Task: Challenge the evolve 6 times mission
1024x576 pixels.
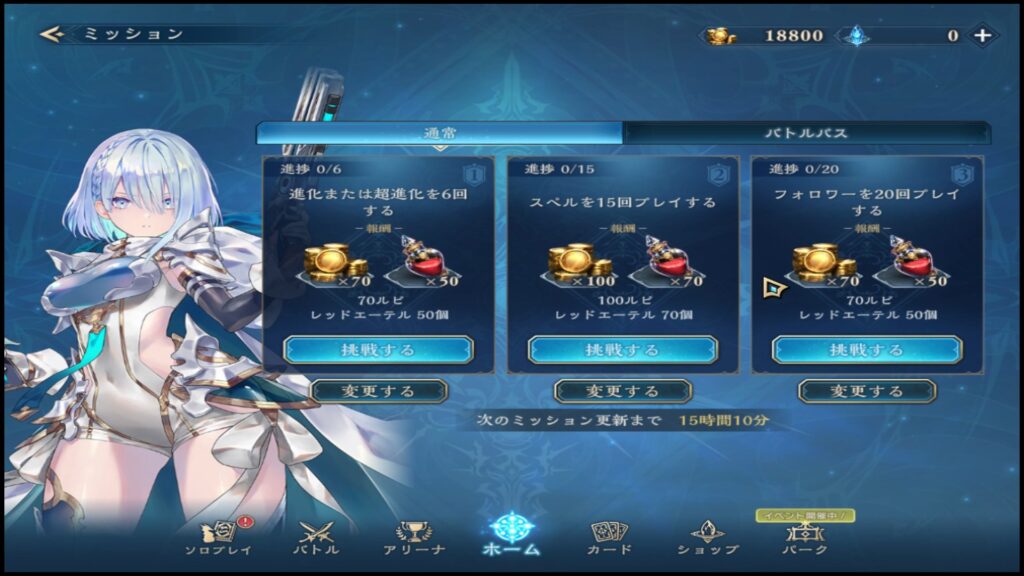Action: pos(378,350)
